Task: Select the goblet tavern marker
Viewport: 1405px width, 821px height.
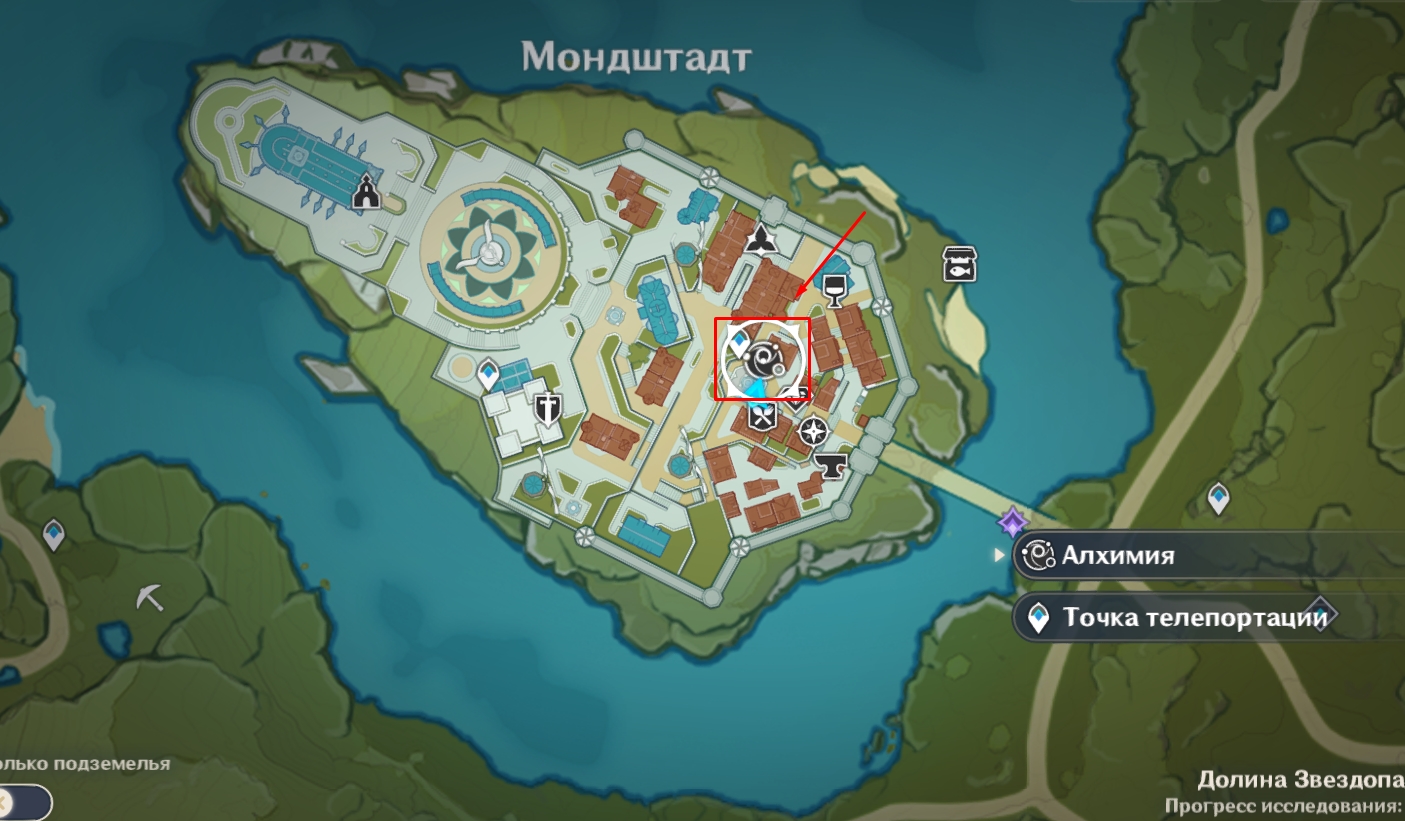Action: coord(832,289)
